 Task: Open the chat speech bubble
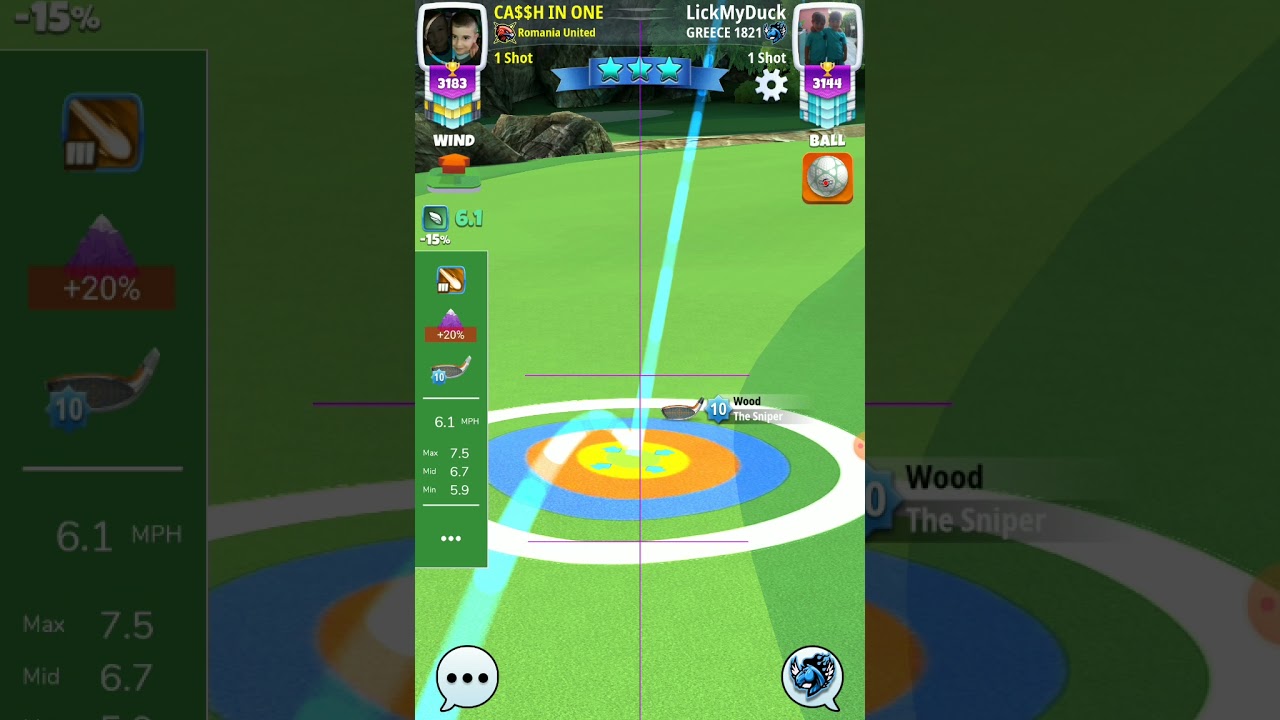tap(467, 677)
